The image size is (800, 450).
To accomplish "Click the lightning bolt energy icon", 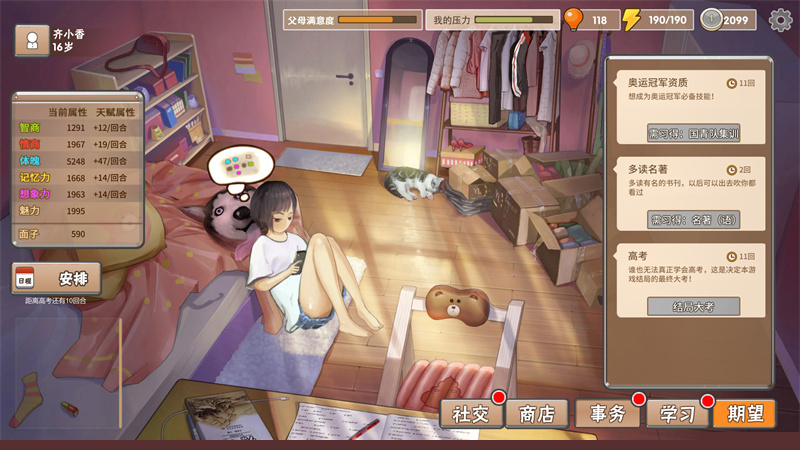I will (631, 19).
